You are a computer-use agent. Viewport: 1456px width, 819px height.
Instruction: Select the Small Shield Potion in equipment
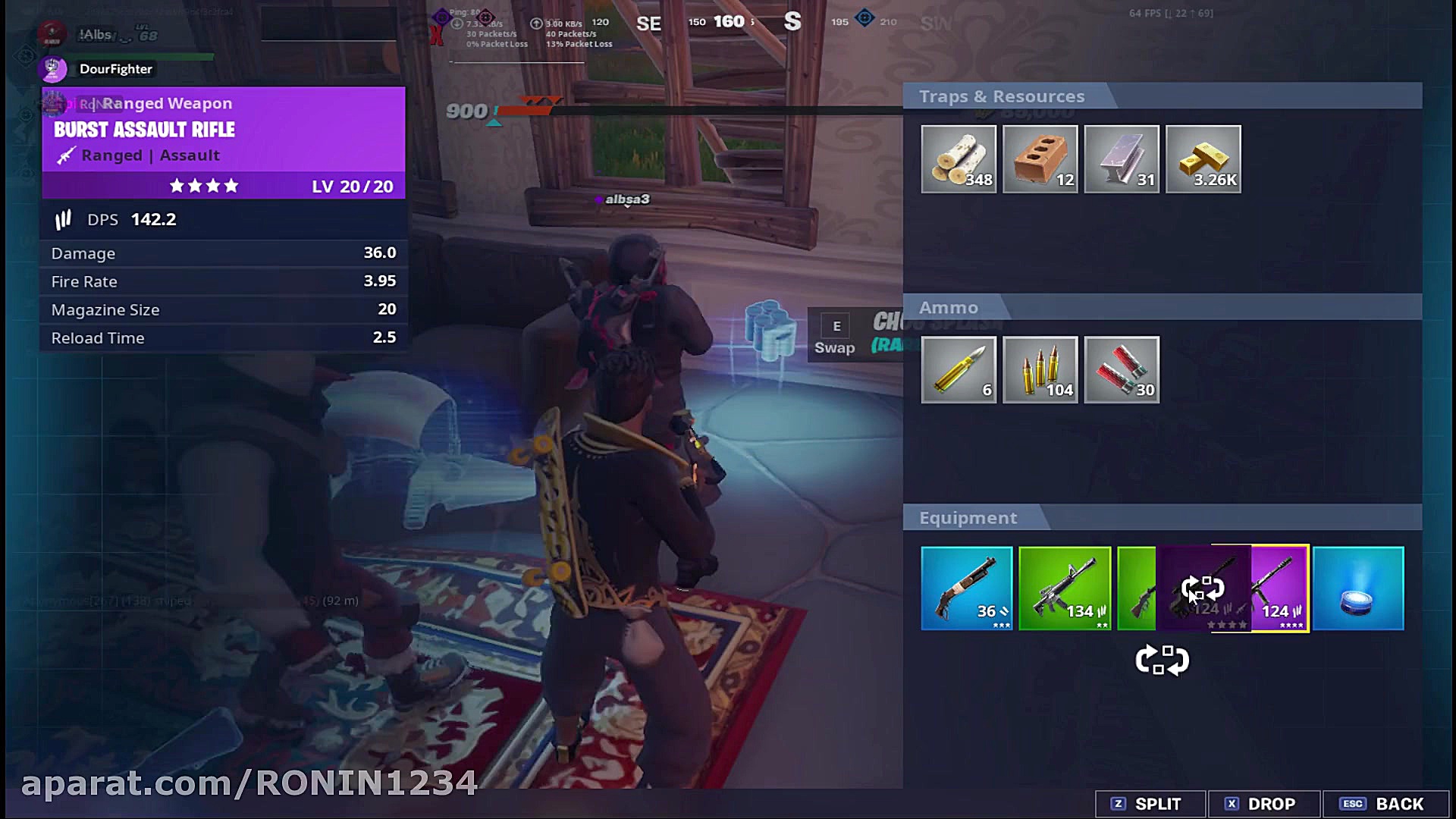click(x=1357, y=588)
